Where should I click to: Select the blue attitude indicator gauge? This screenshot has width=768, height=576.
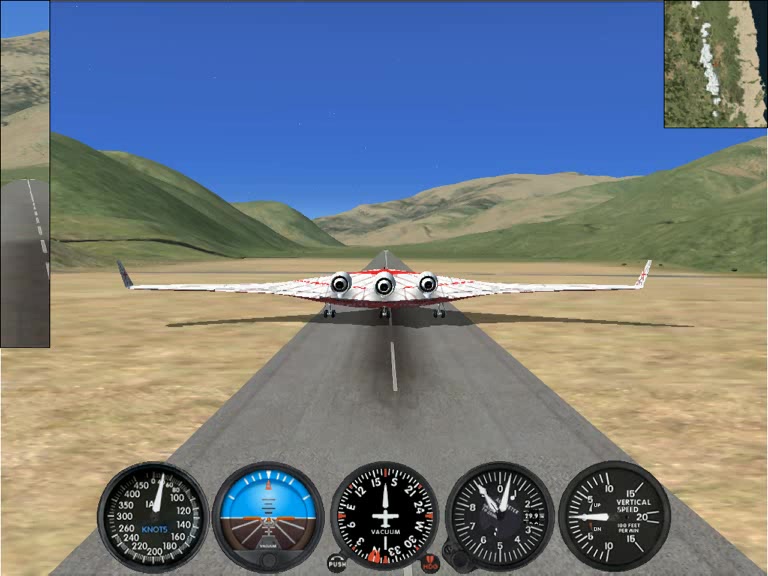(x=268, y=516)
